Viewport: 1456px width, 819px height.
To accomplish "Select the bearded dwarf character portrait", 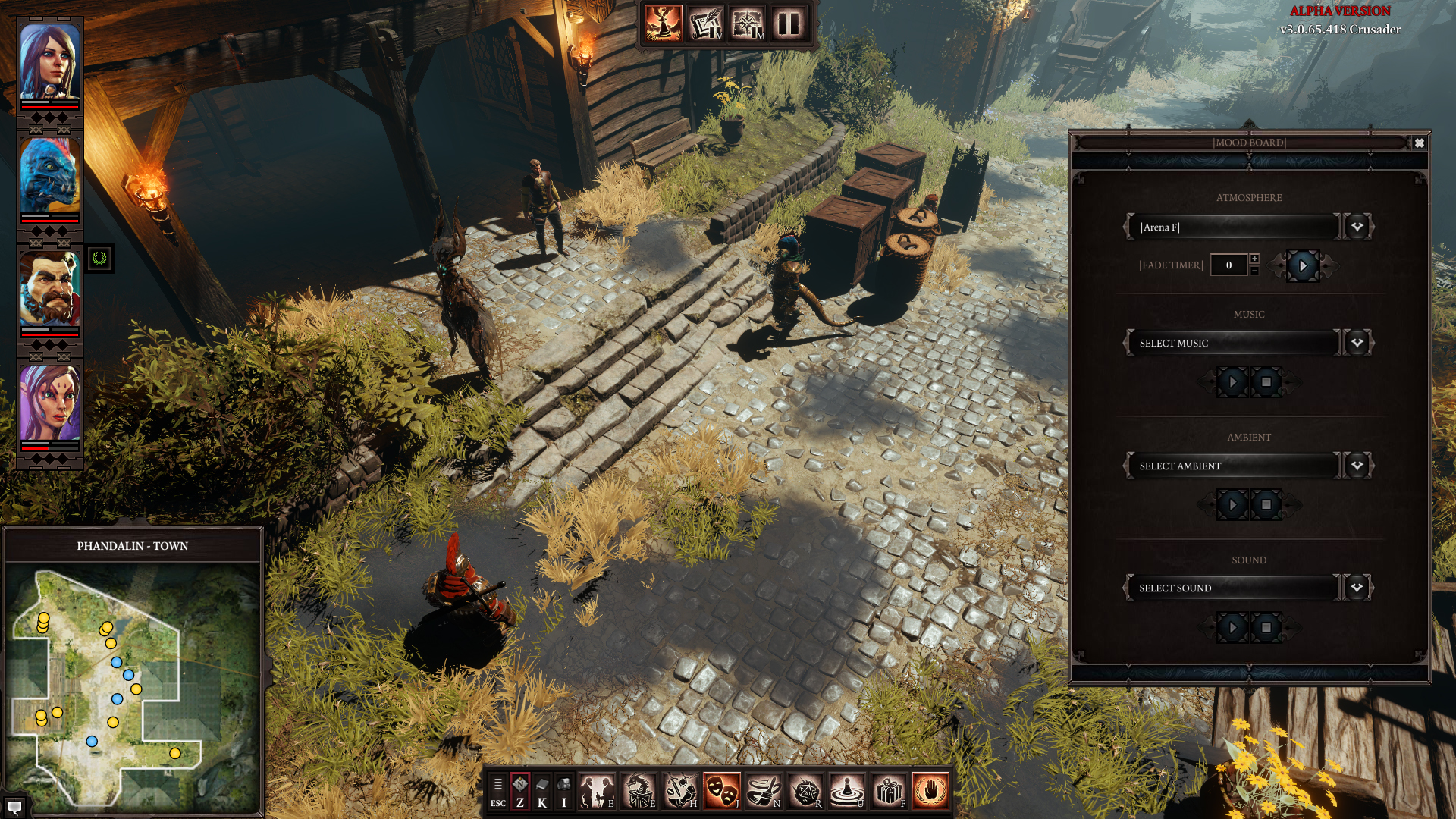I will (50, 290).
